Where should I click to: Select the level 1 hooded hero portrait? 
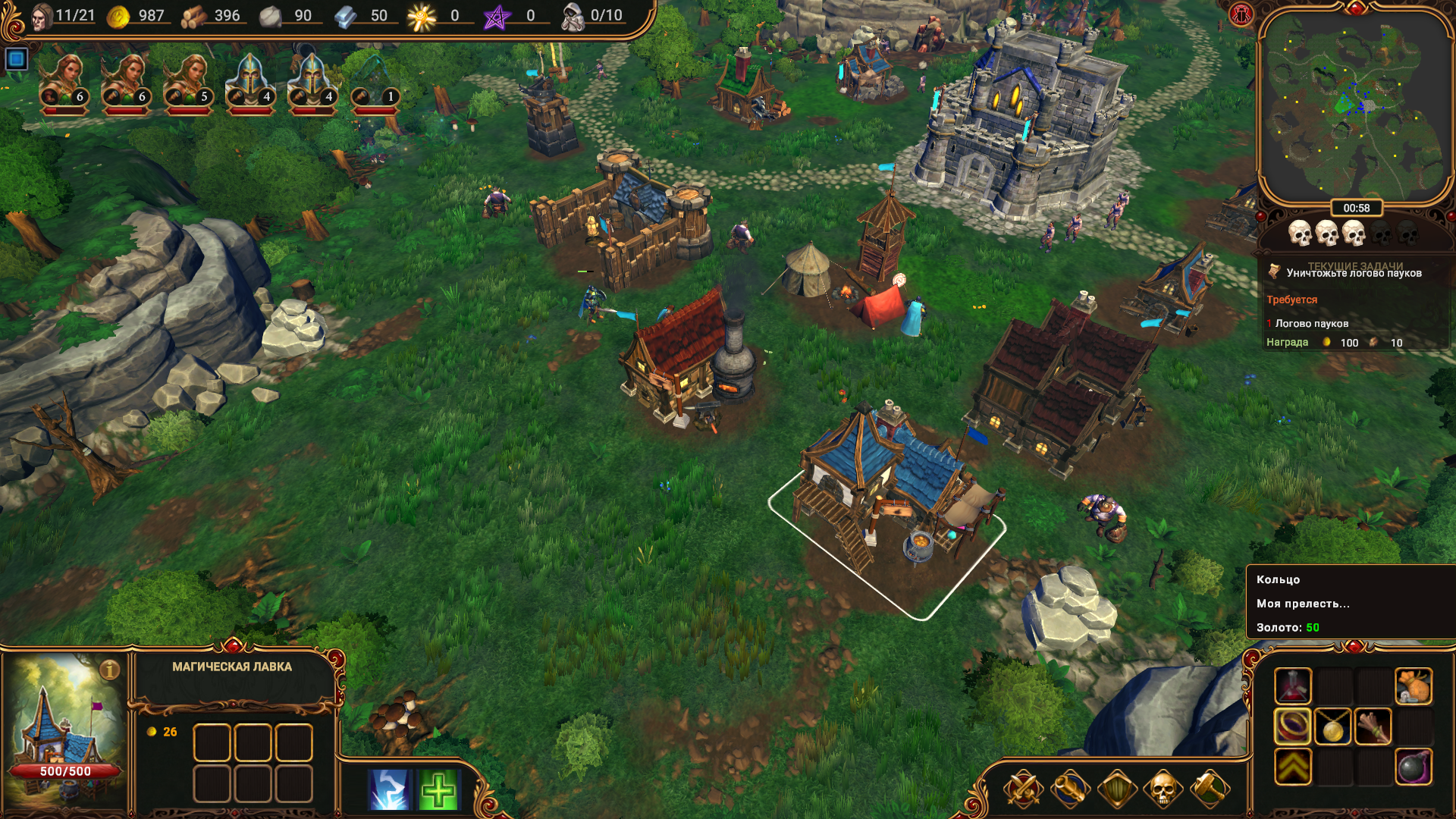click(x=375, y=83)
